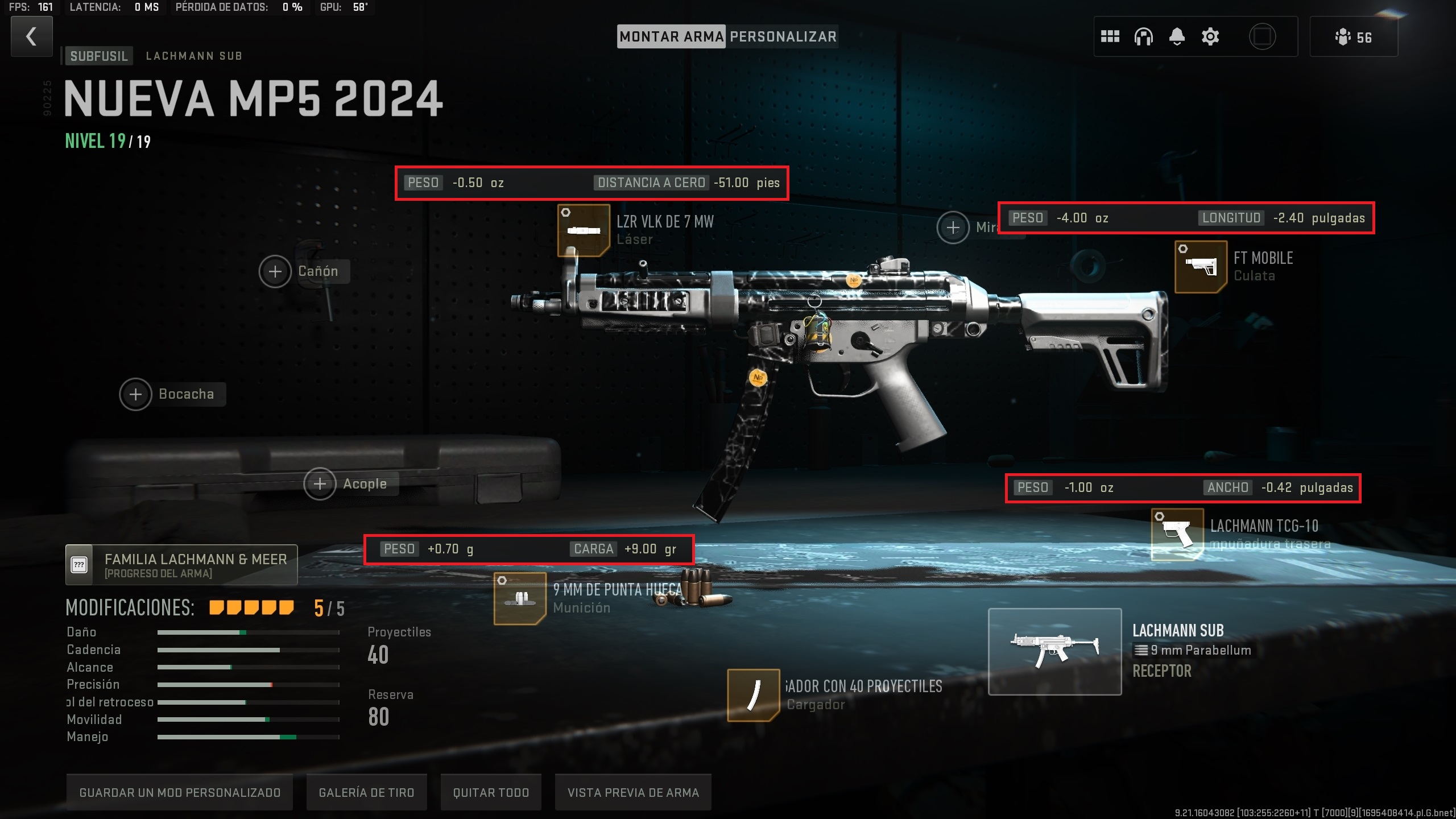
Task: Open the 40-round magazine attachment icon
Action: click(755, 694)
